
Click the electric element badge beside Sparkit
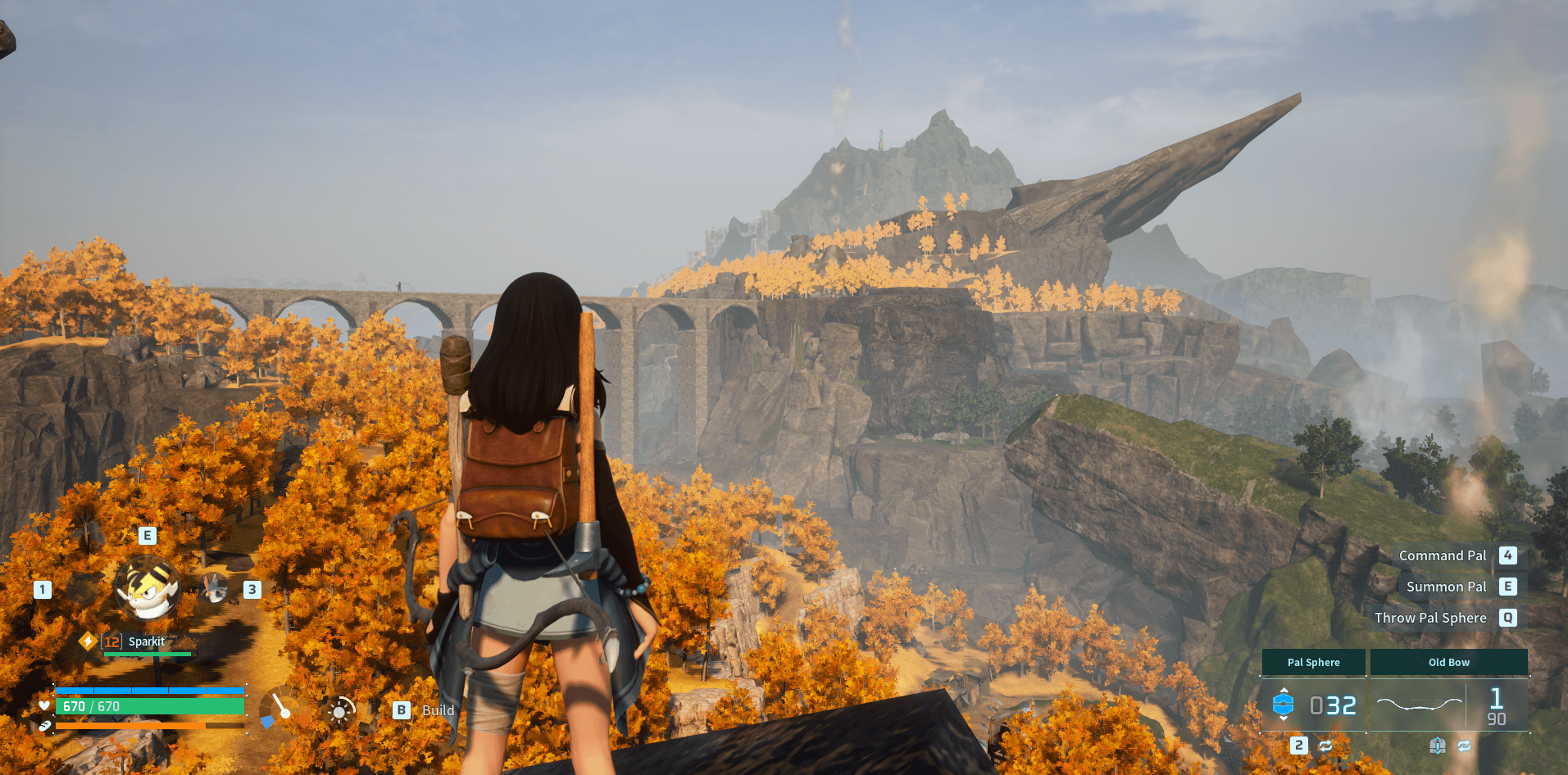coord(88,641)
